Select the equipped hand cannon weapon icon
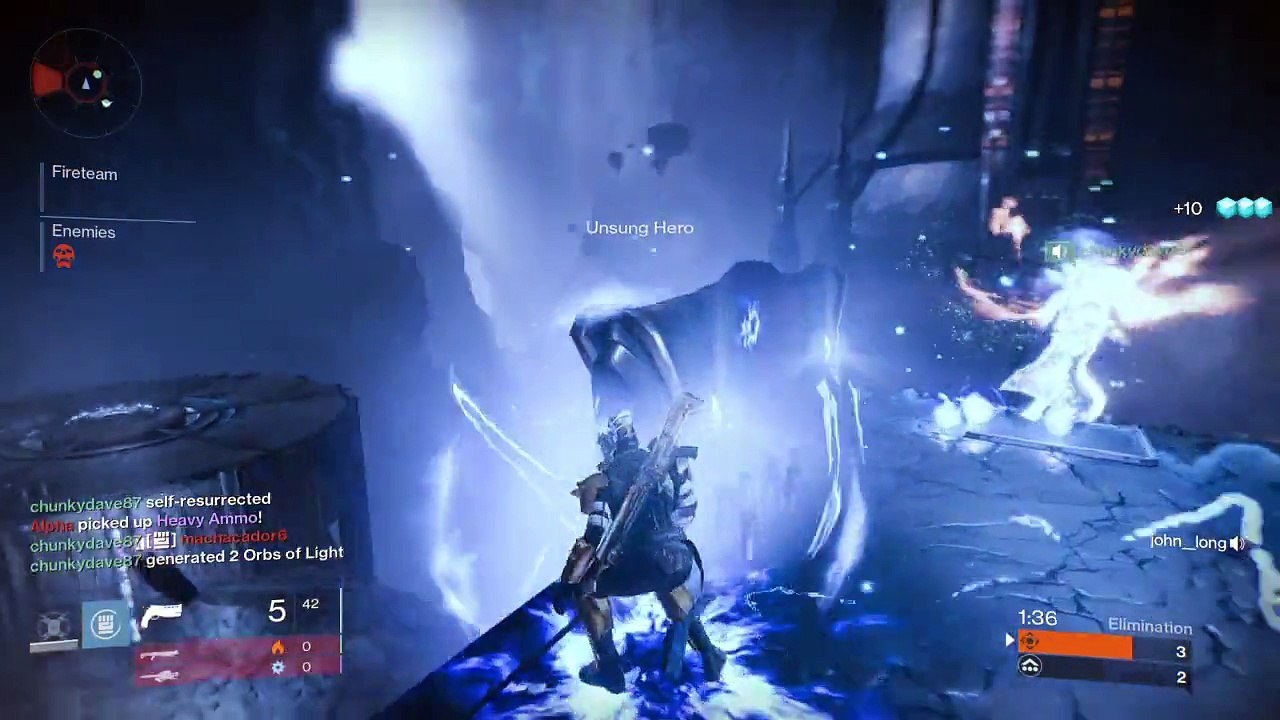The width and height of the screenshot is (1280, 720). pyautogui.click(x=161, y=613)
